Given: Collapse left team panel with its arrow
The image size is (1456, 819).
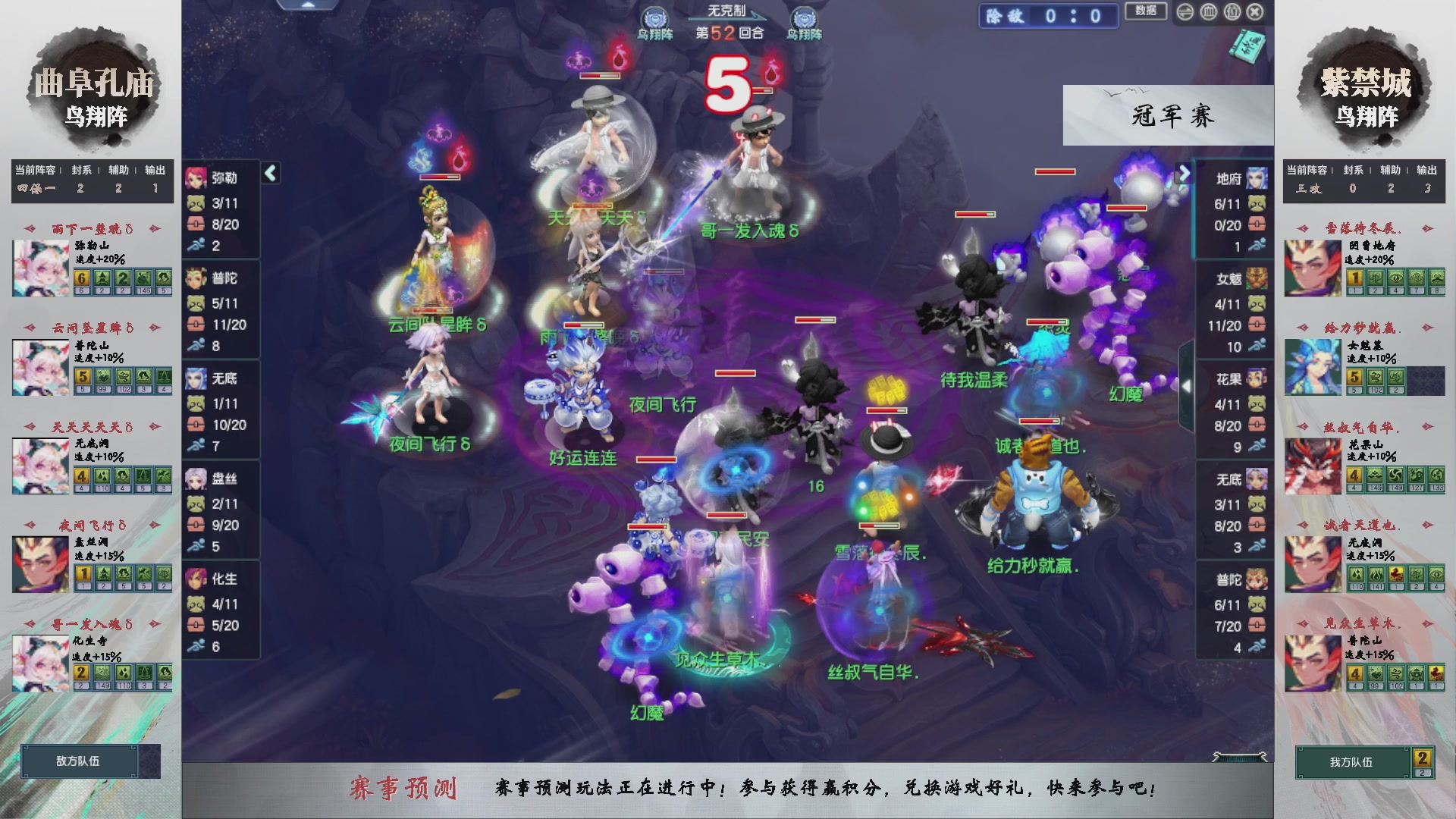Looking at the screenshot, I should [x=269, y=173].
